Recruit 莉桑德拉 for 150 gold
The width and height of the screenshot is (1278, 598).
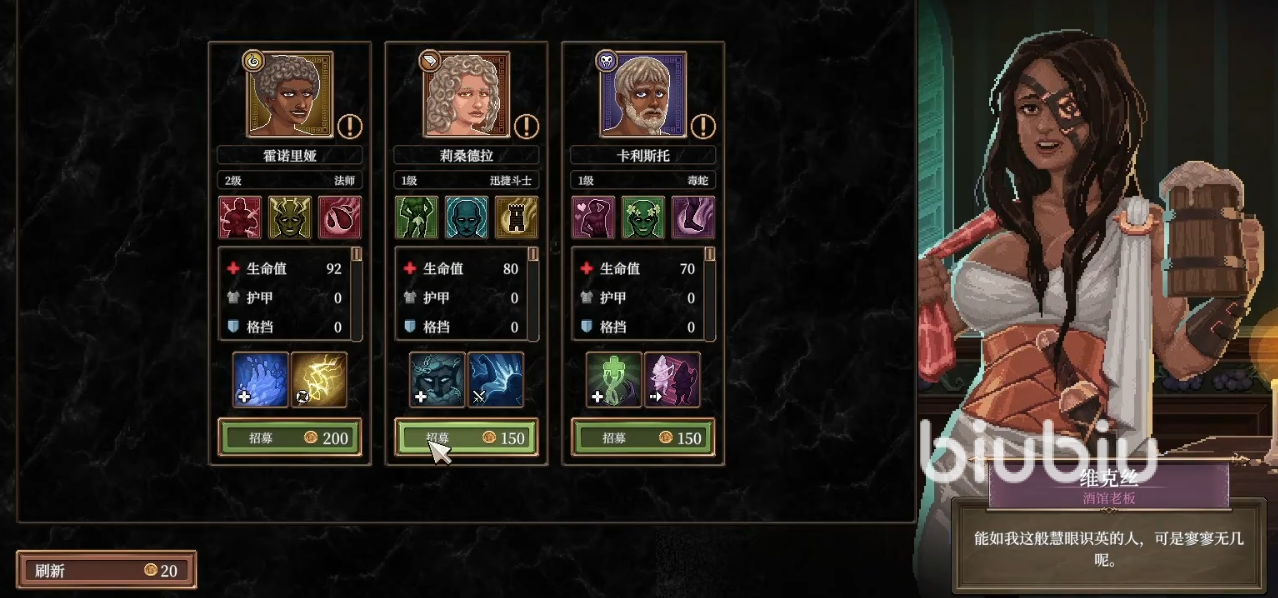[466, 438]
